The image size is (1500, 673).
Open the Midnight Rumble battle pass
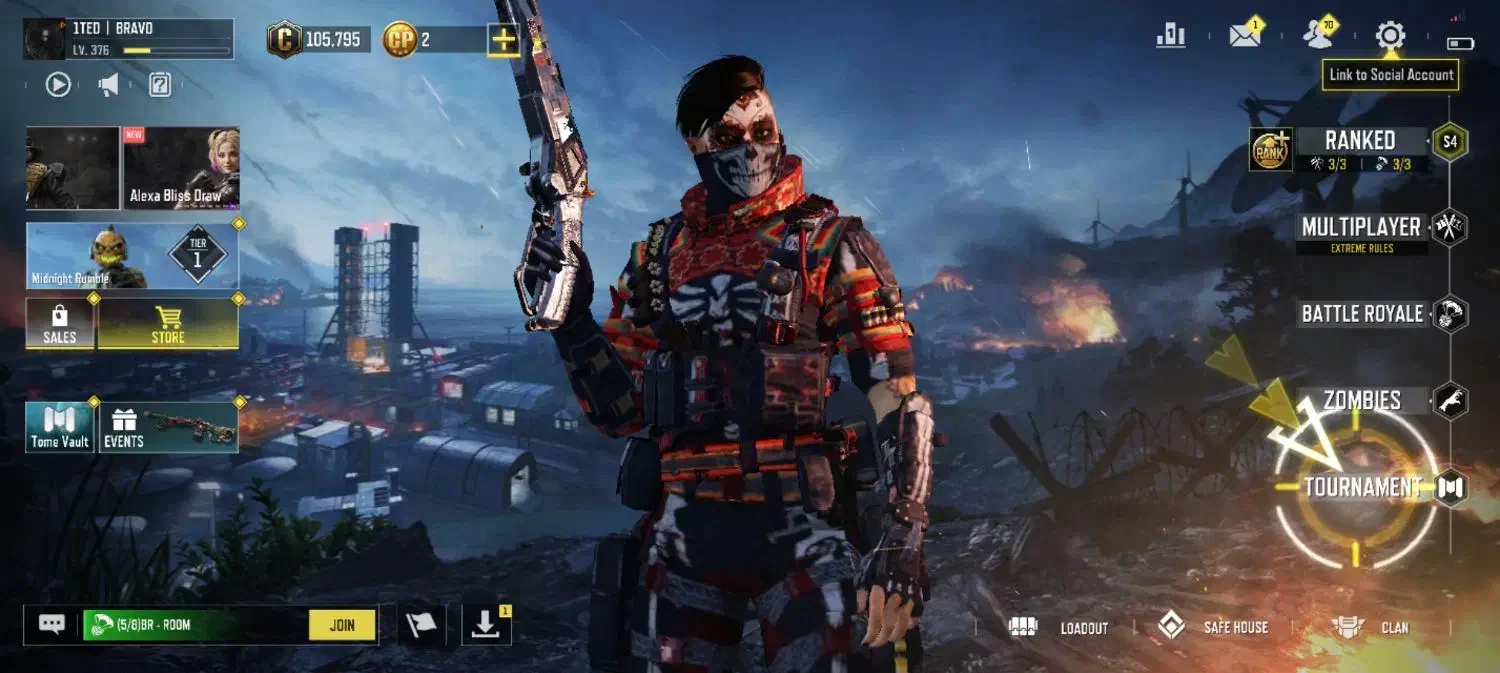click(x=132, y=256)
